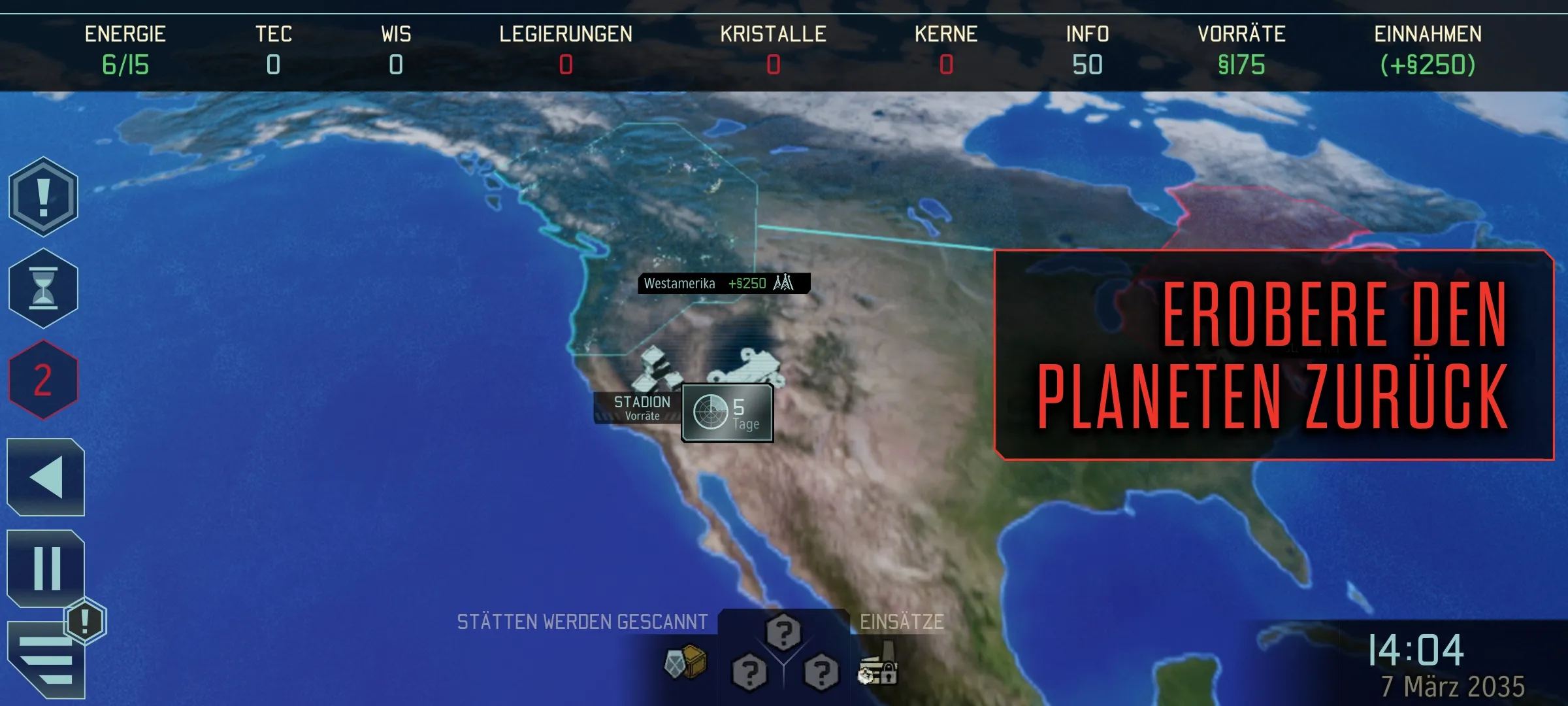
Task: Open the exclamation mark hexagon alert
Action: click(43, 197)
